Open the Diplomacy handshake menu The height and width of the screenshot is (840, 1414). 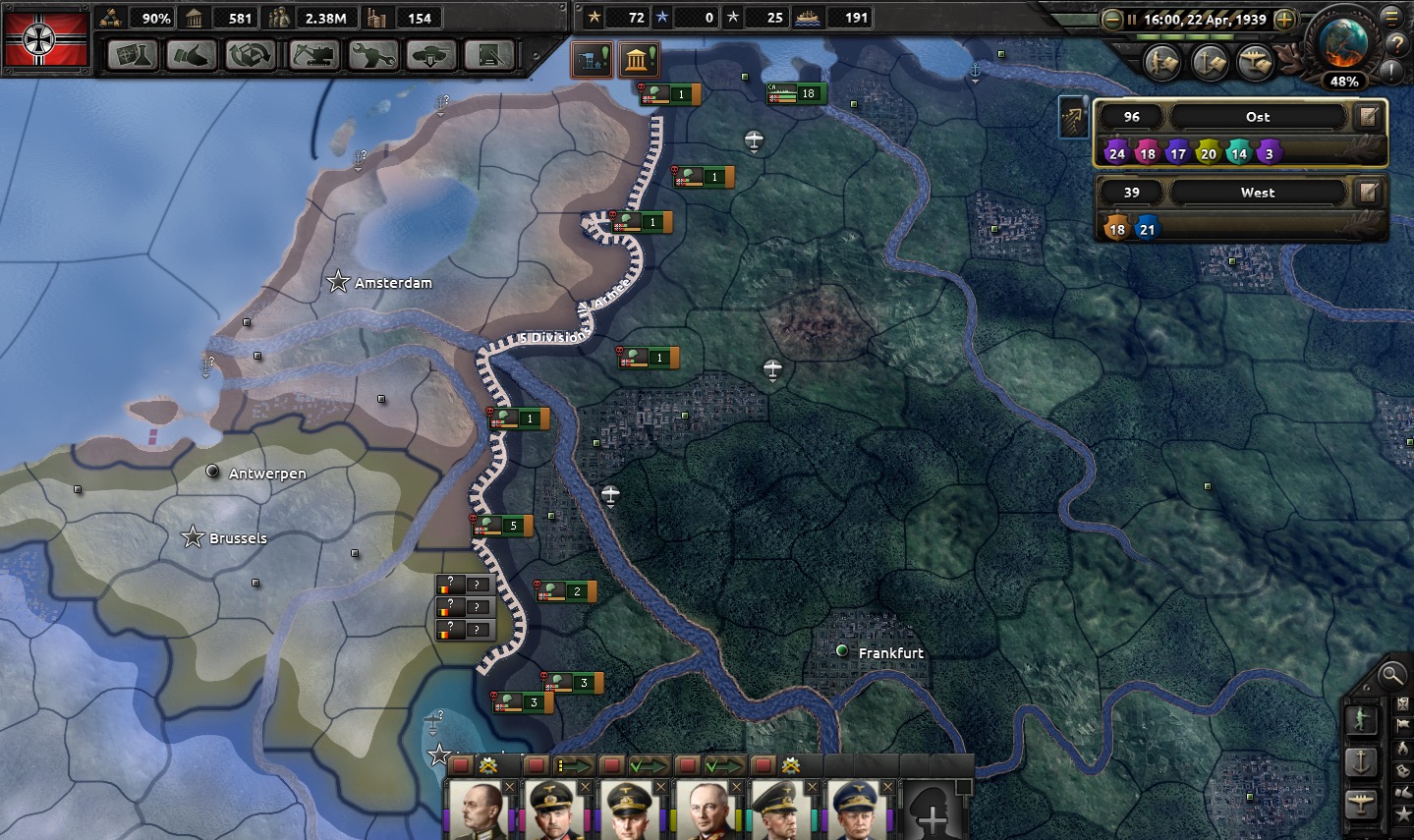[x=191, y=55]
